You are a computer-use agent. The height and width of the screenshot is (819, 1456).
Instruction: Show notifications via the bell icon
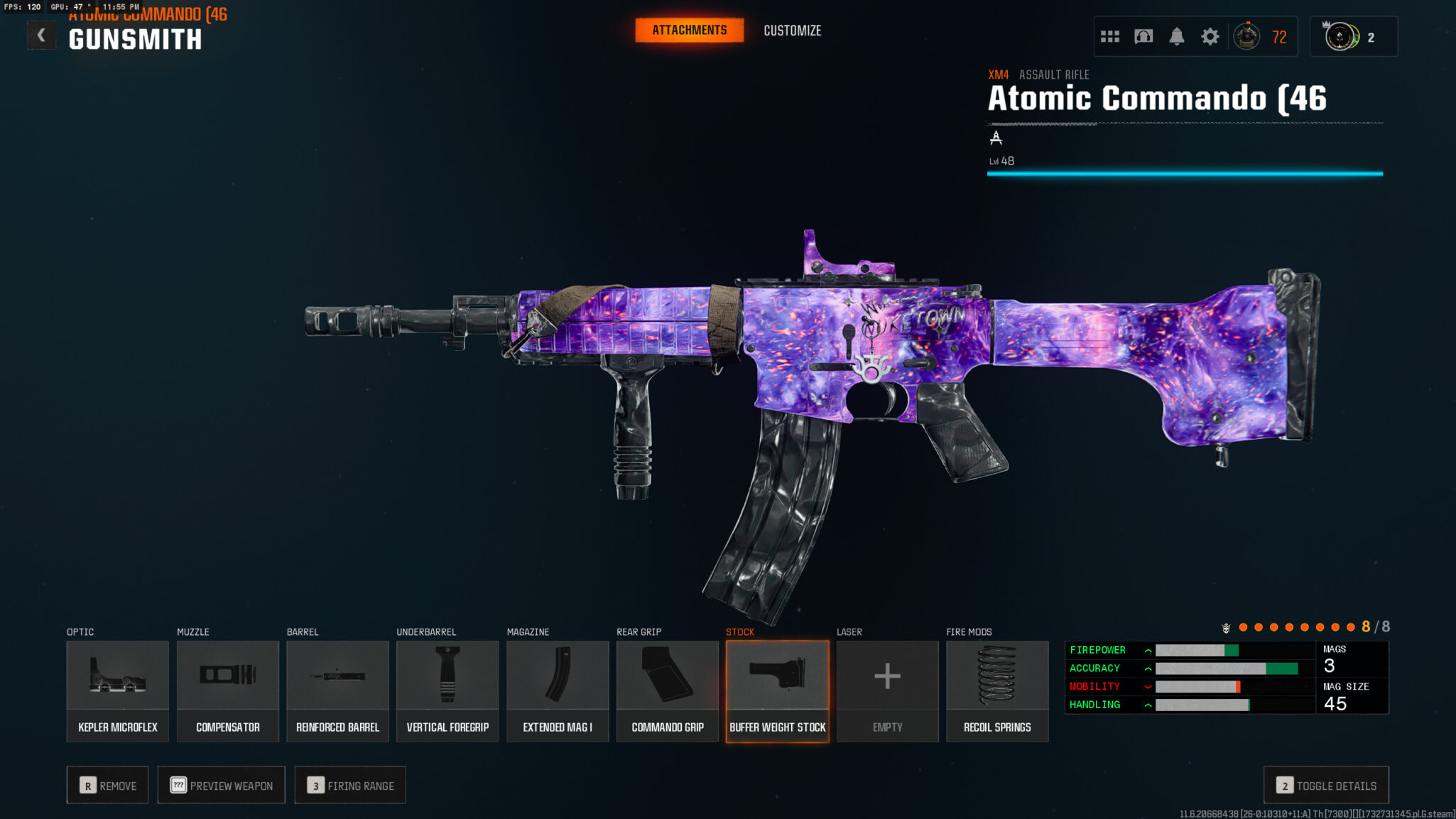point(1177,36)
